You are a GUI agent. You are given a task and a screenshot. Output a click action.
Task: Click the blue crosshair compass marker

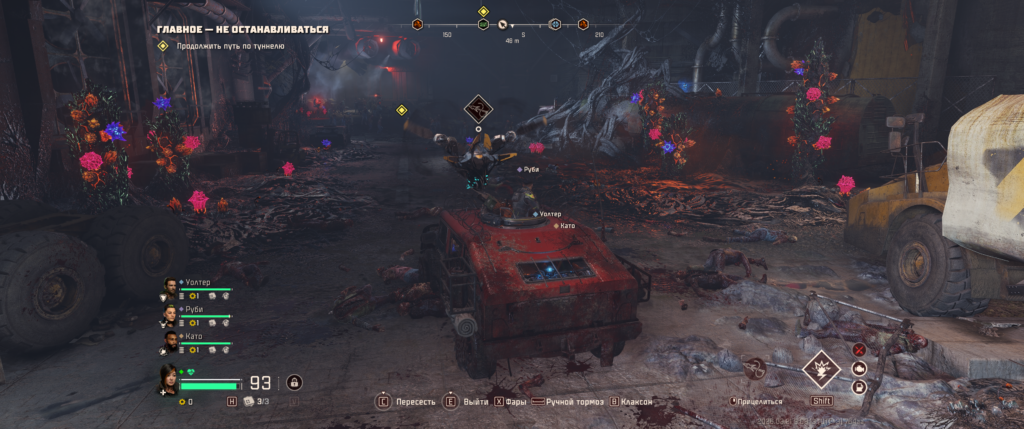coord(555,24)
